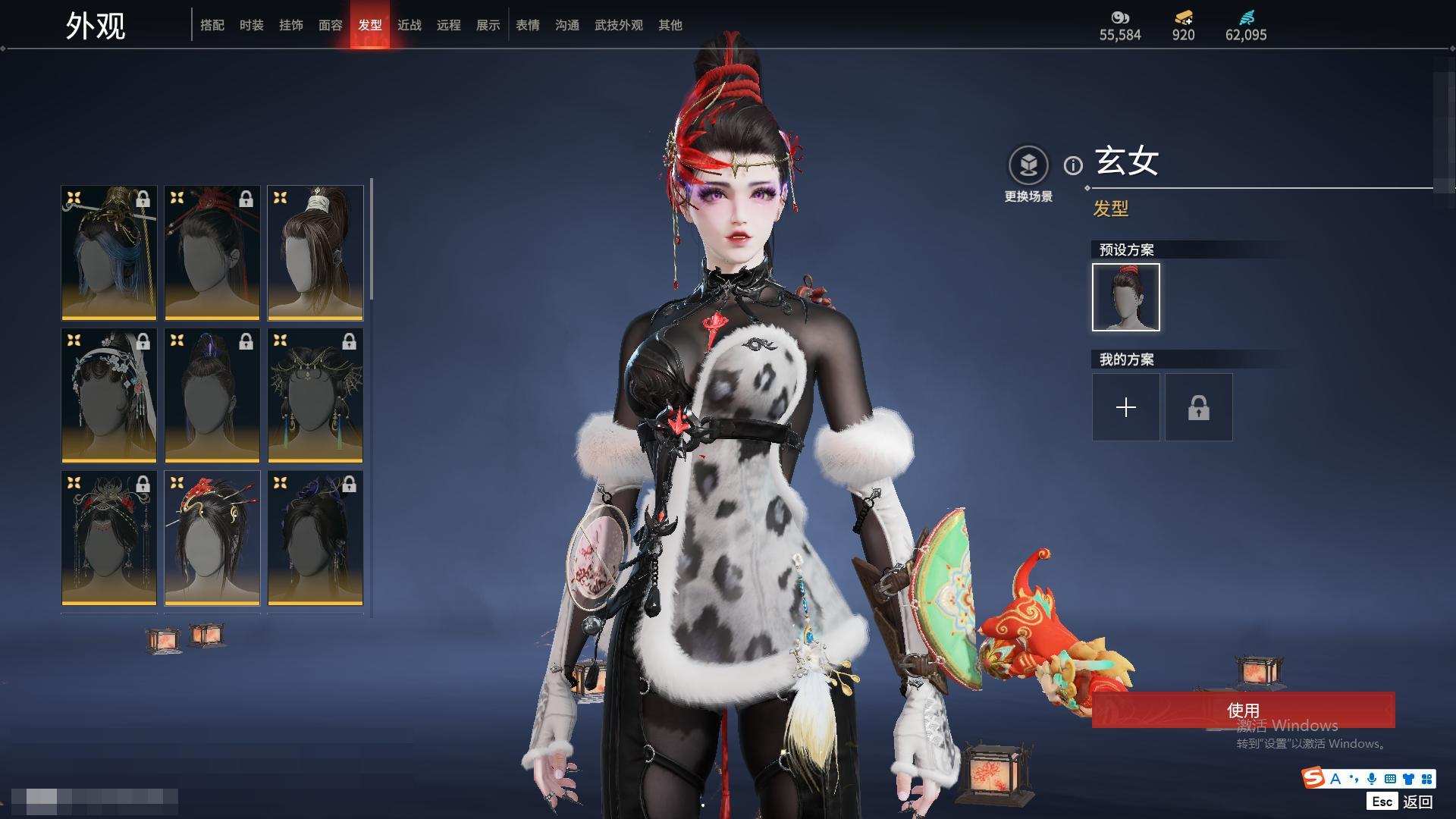The height and width of the screenshot is (819, 1456).
Task: Pick the blue-tinted hairstyle with gold hairpin
Action: [109, 253]
